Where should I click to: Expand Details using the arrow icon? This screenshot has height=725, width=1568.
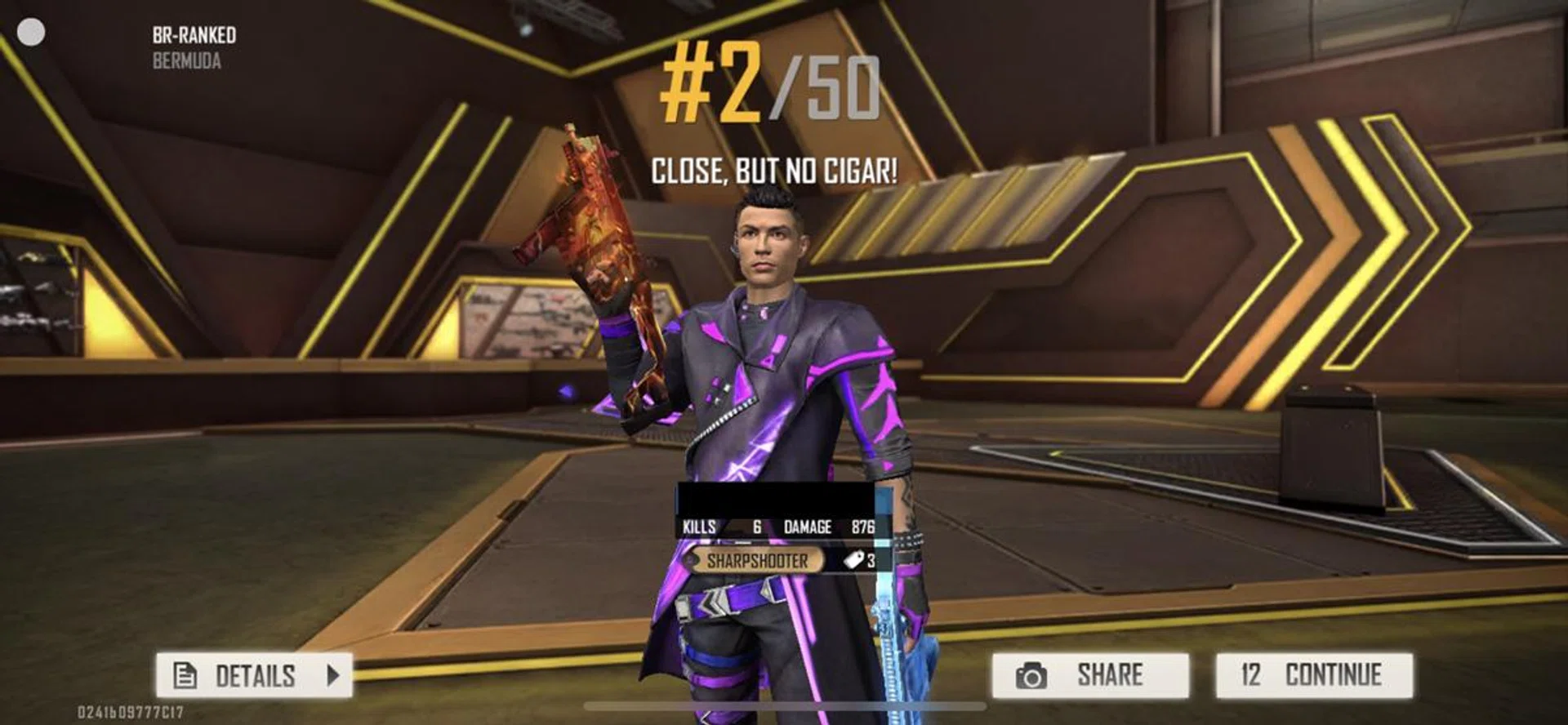click(x=332, y=674)
